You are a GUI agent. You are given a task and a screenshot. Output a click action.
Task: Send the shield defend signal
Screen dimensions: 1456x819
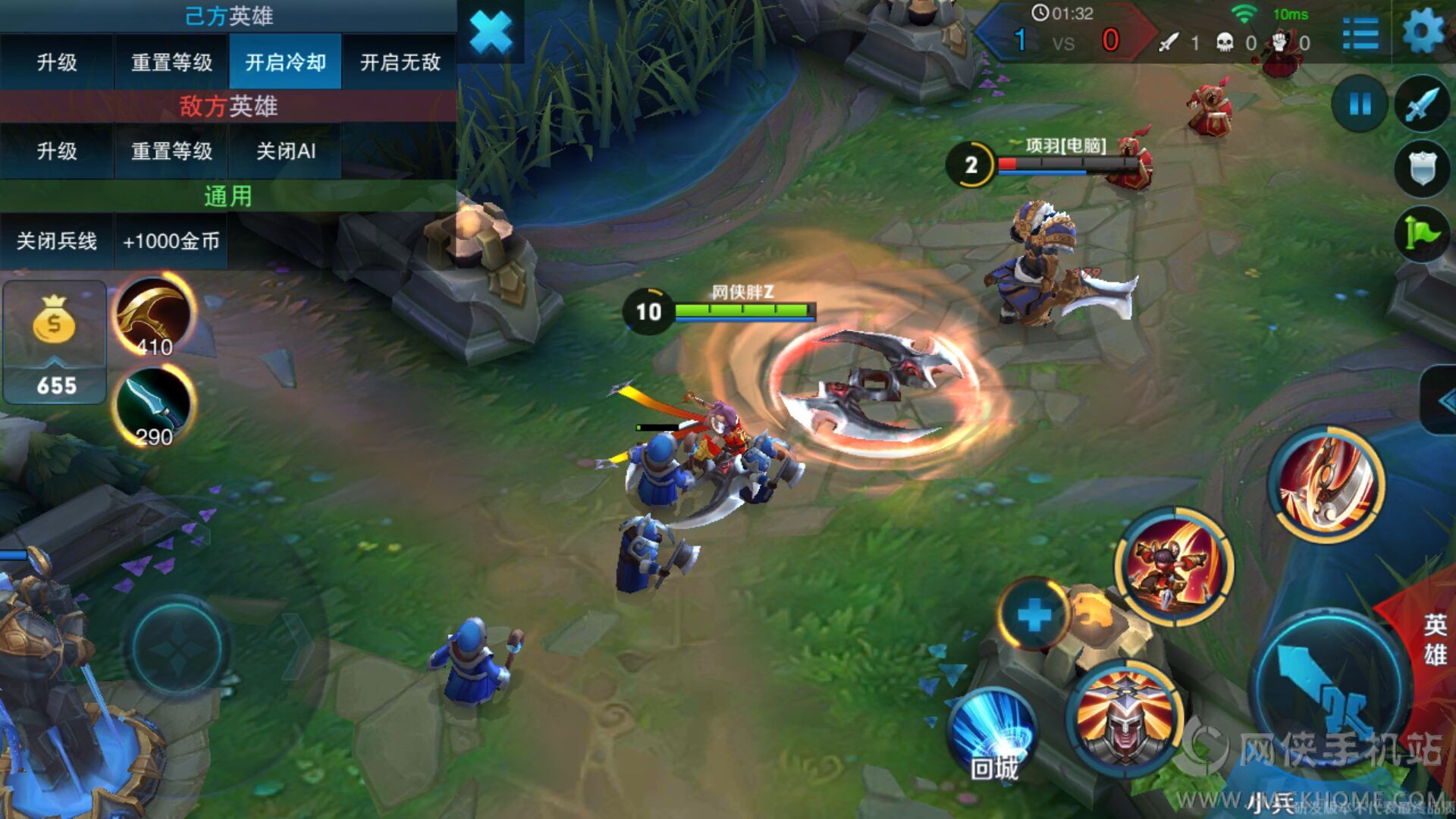(1422, 168)
